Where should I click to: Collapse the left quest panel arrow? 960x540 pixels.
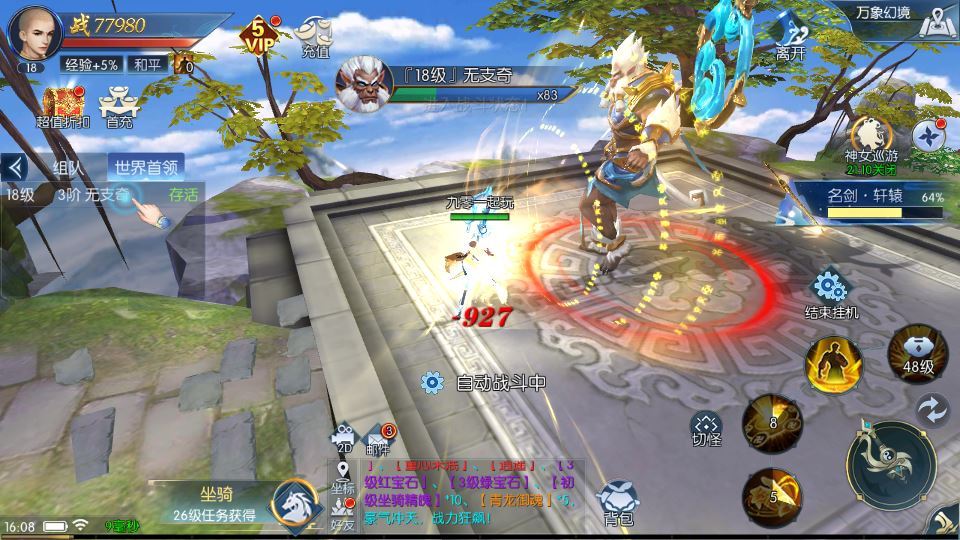[15, 167]
